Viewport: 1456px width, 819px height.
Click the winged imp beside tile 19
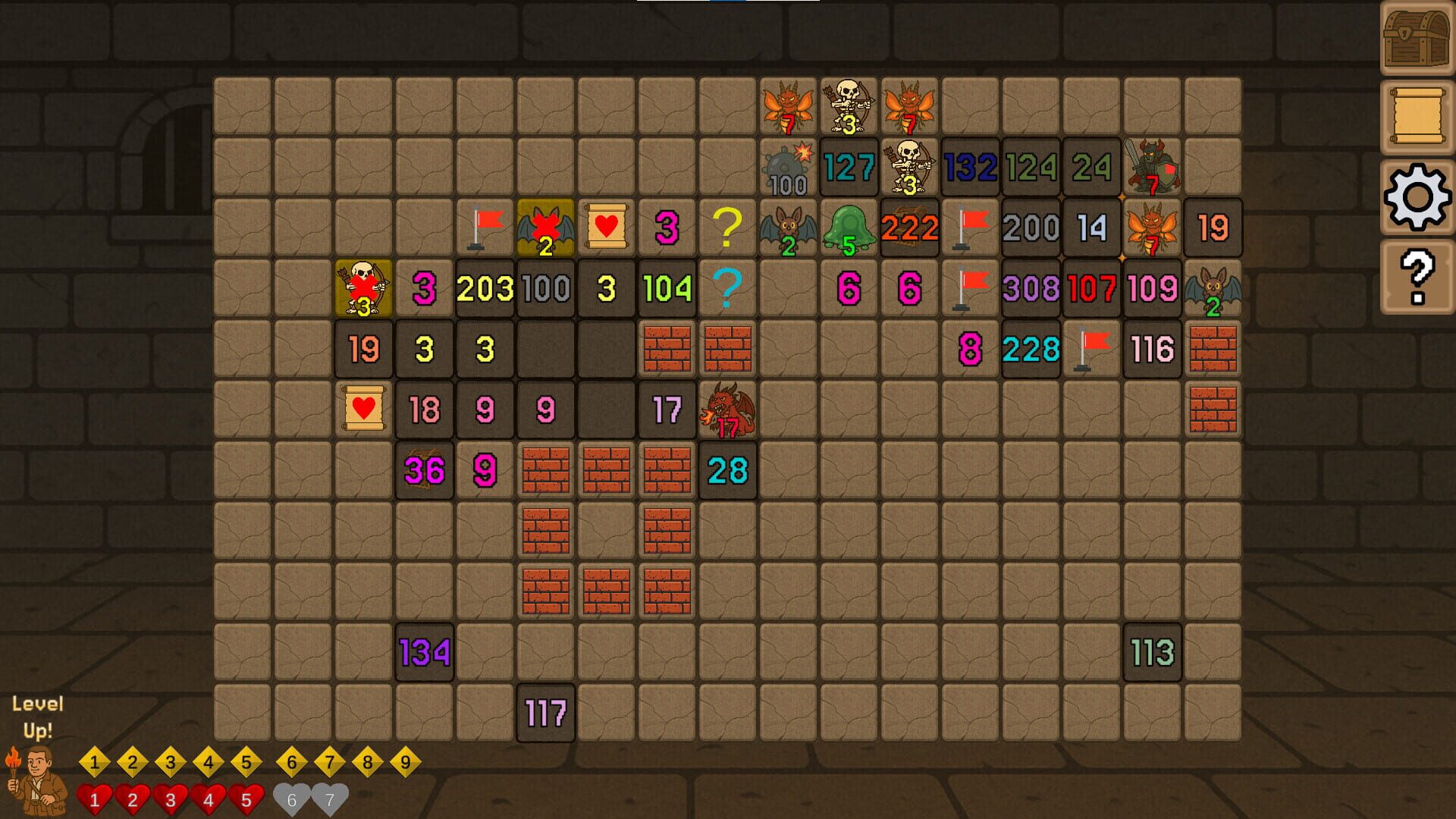tap(1152, 227)
